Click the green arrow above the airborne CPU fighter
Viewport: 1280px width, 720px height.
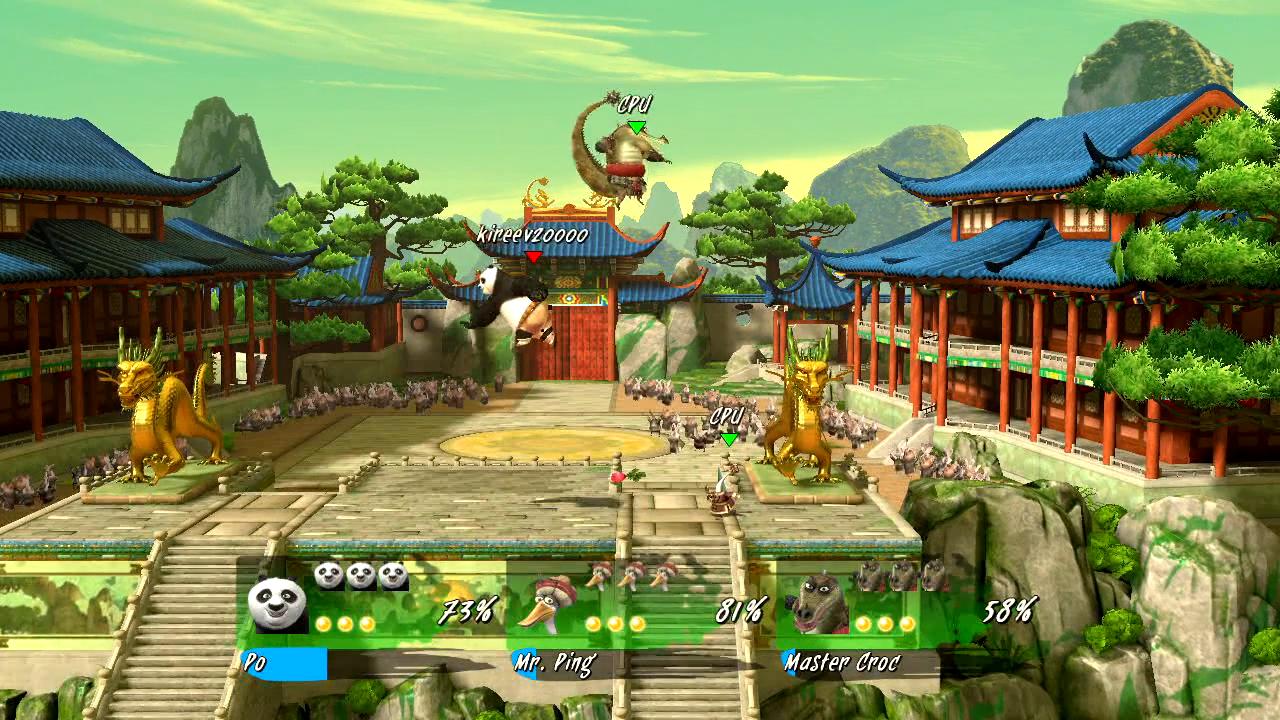click(636, 125)
